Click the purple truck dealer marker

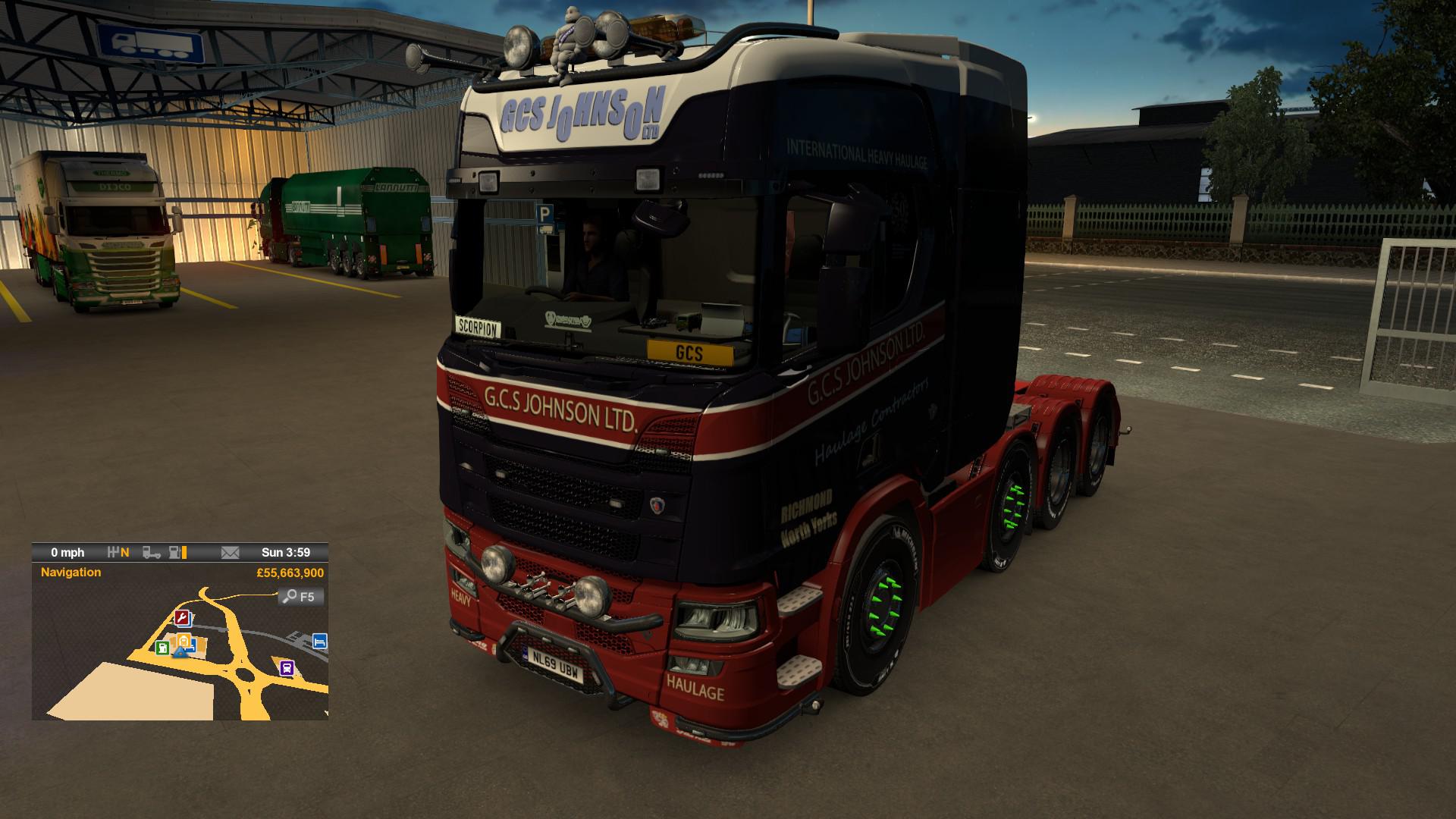coord(287,668)
